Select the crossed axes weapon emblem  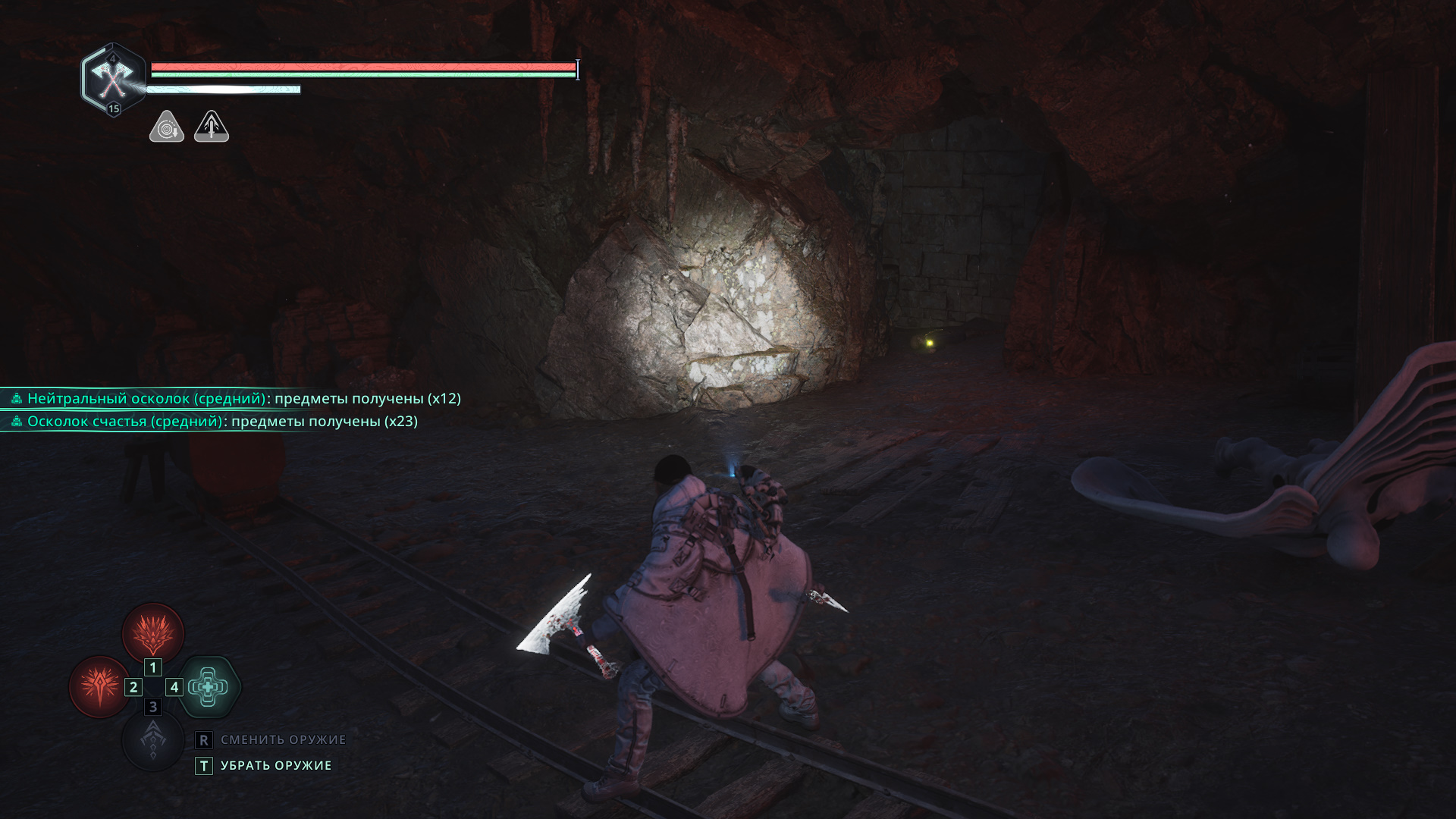pos(113,78)
